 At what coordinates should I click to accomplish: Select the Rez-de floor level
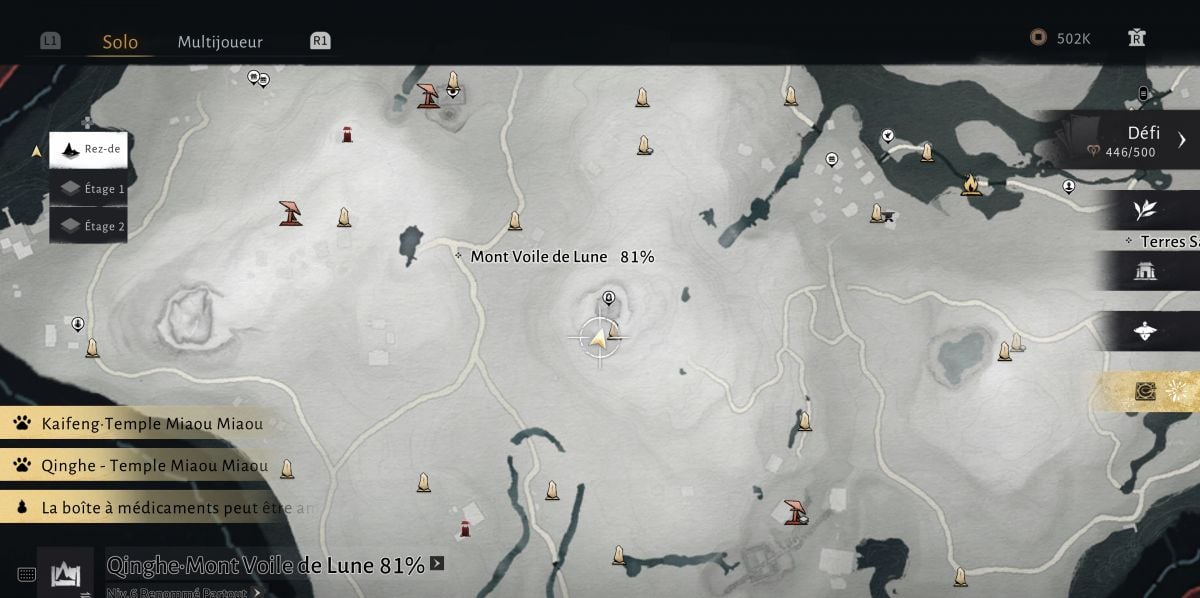89,150
